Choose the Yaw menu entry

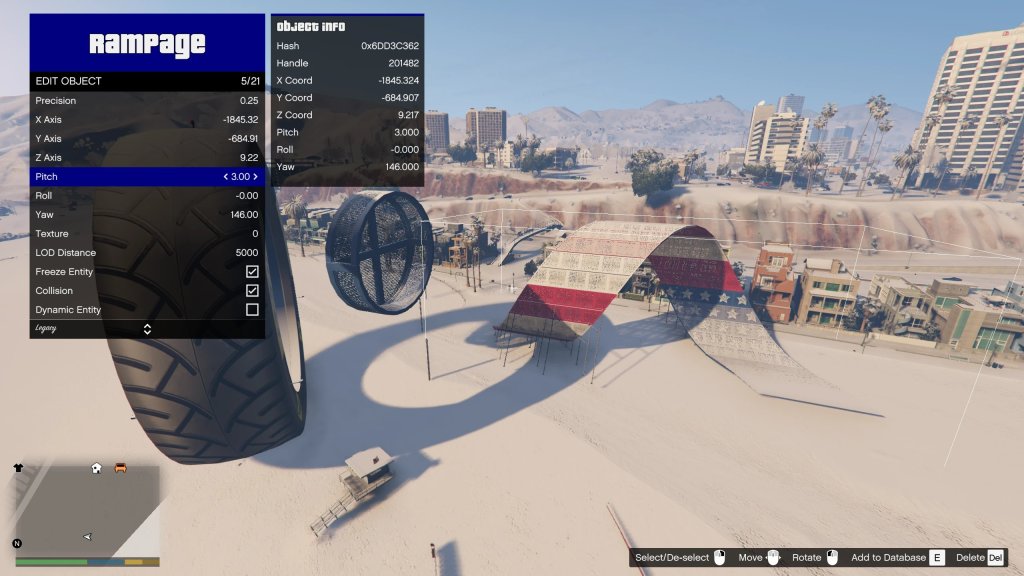[147, 215]
